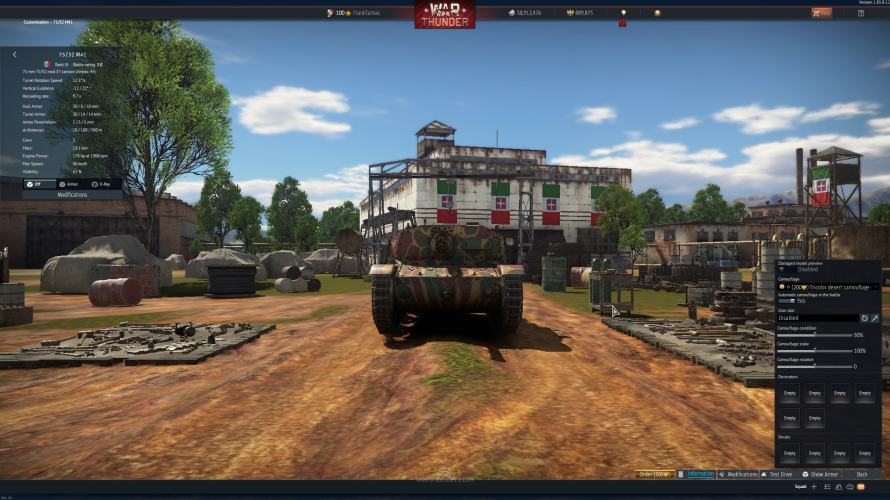
Task: Refresh the user skin list
Action: pyautogui.click(x=864, y=318)
